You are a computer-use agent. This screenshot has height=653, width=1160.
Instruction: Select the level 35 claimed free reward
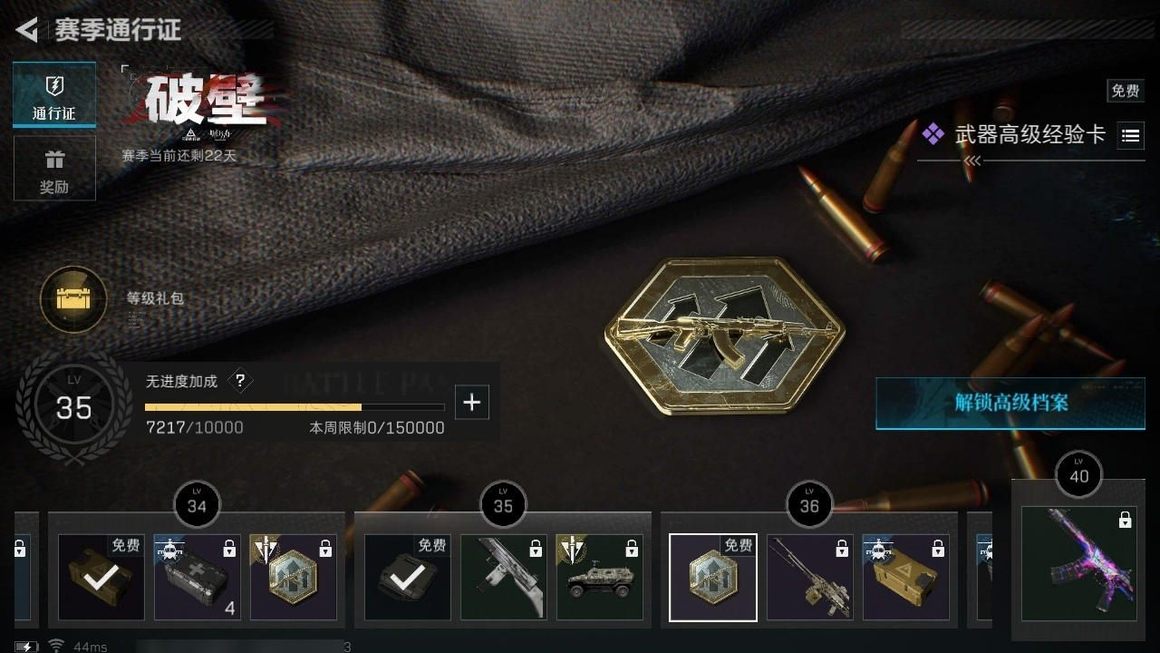pyautogui.click(x=407, y=577)
